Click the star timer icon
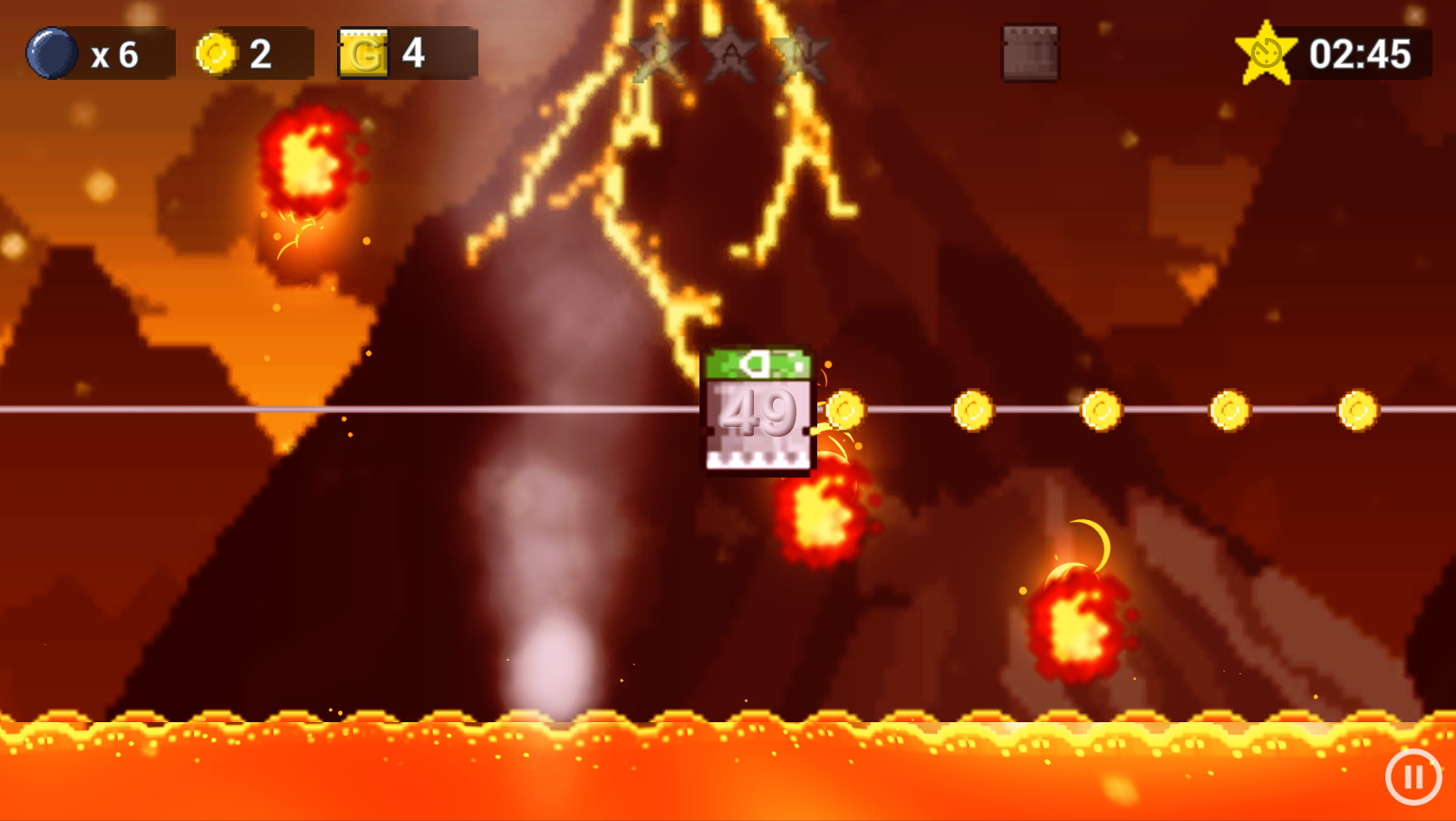Screen dimensions: 1456x821 tap(1266, 52)
